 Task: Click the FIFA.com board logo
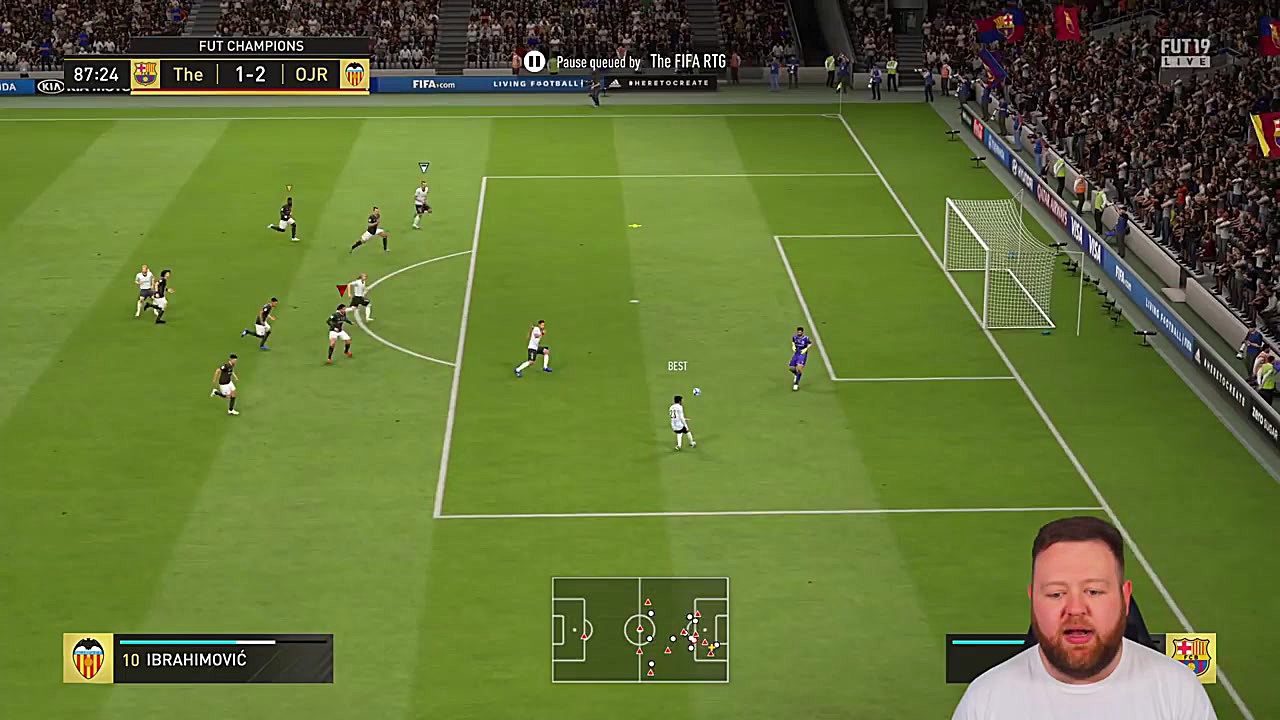(x=434, y=83)
